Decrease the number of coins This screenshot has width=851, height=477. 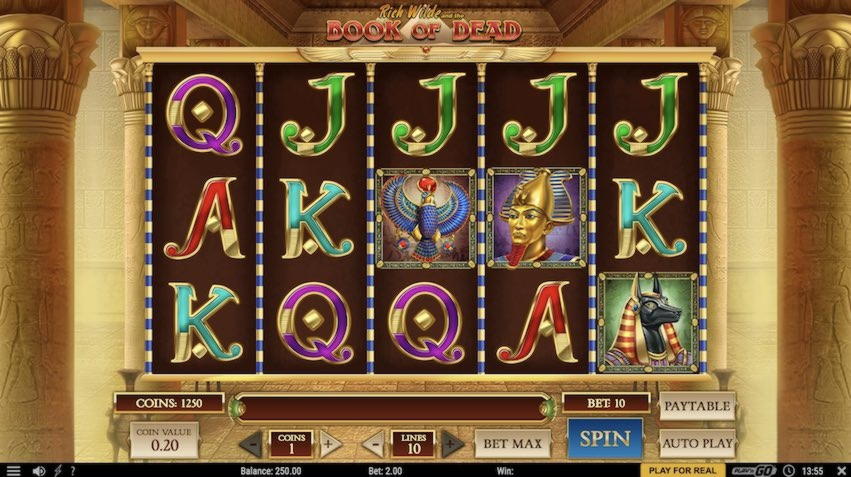click(253, 443)
